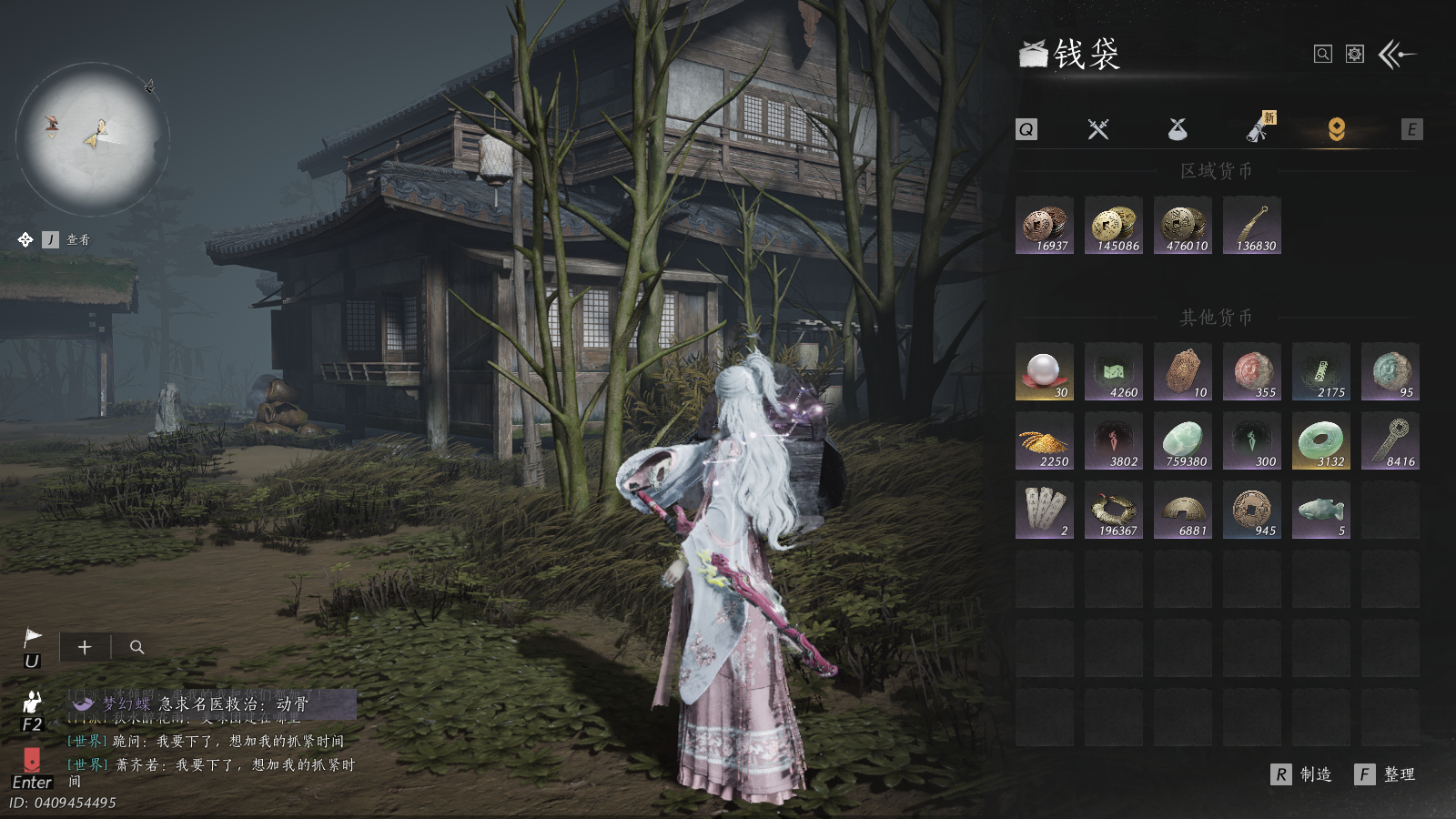Select the green map token showing 4260
Screen dimensions: 1456x819
[1114, 372]
